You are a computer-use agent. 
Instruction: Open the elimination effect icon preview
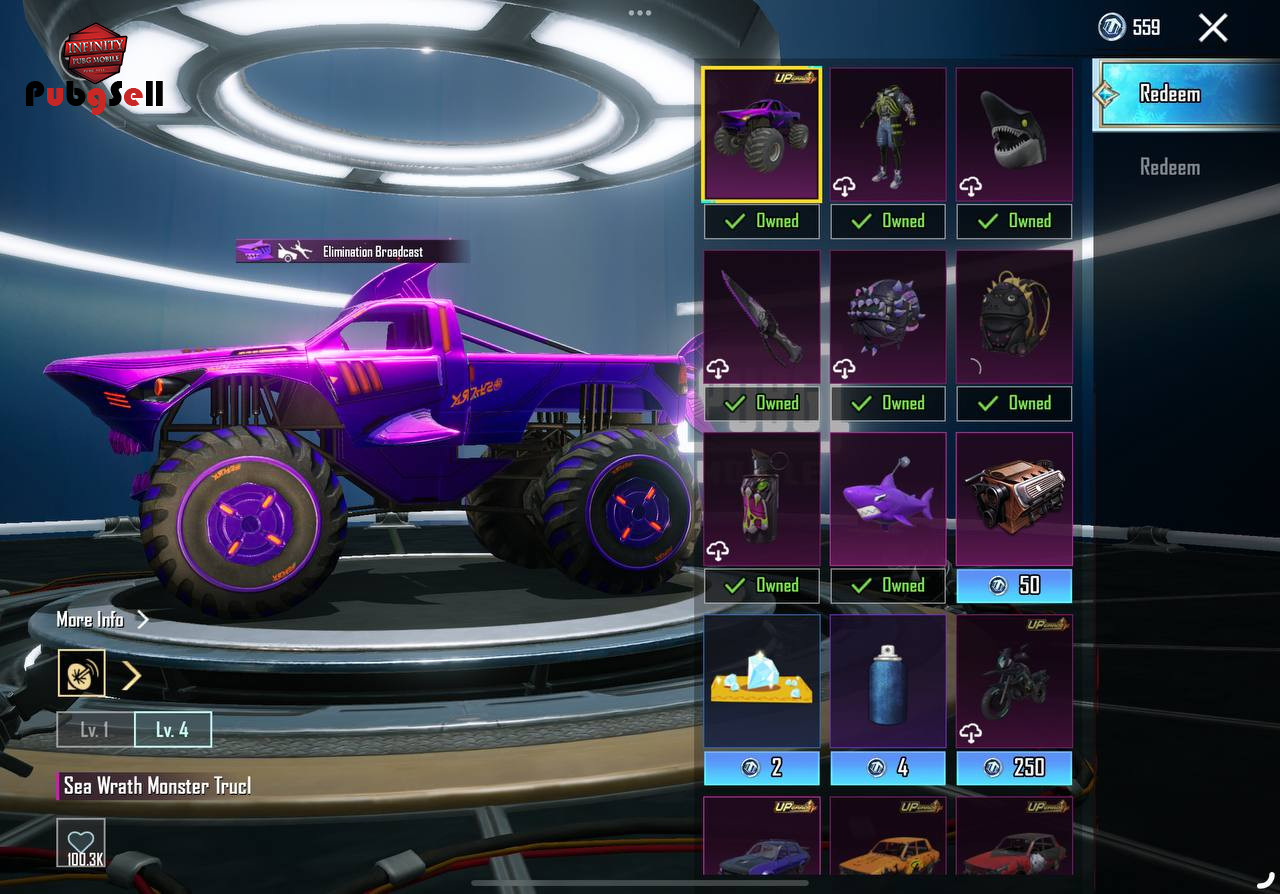click(81, 674)
